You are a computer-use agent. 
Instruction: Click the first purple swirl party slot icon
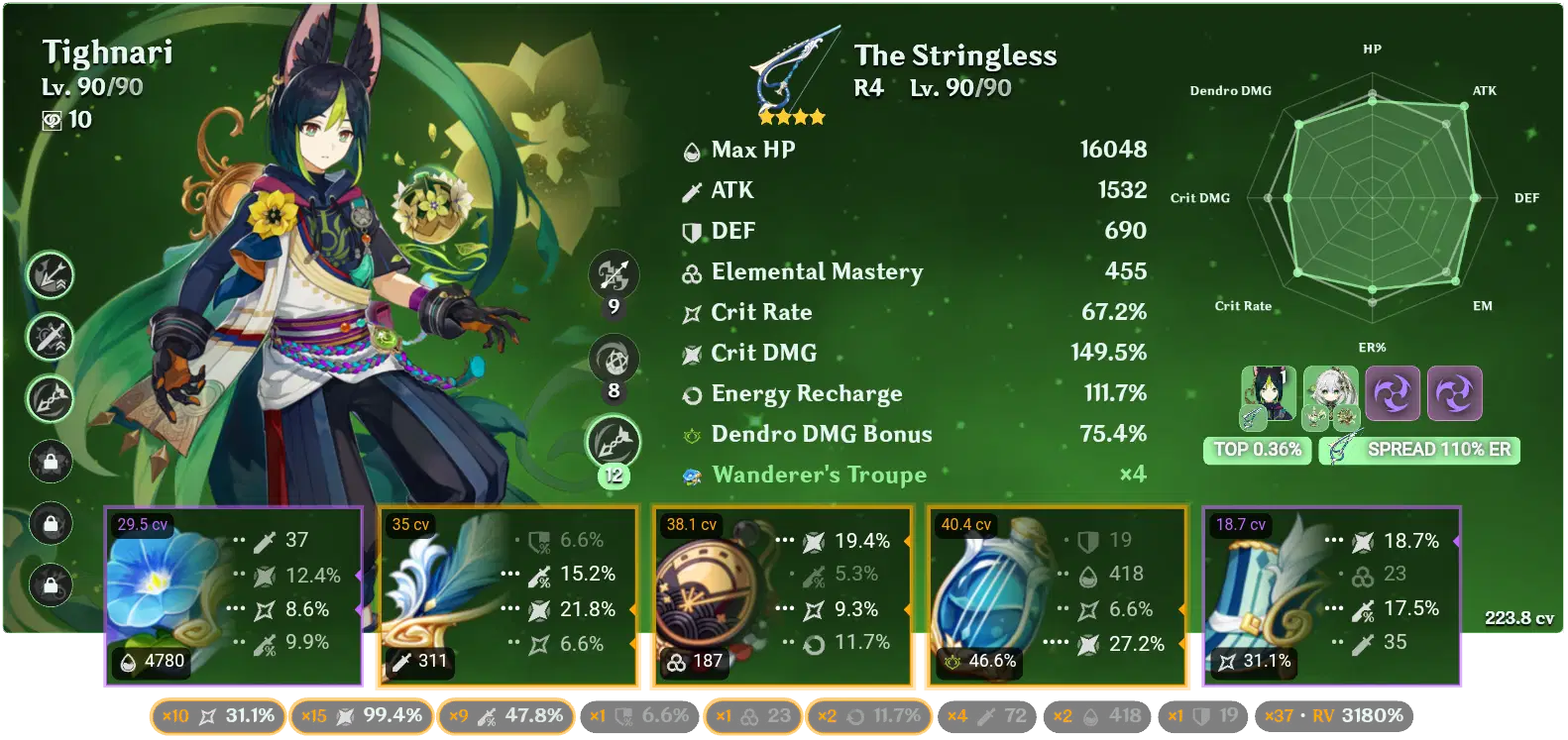1393,393
